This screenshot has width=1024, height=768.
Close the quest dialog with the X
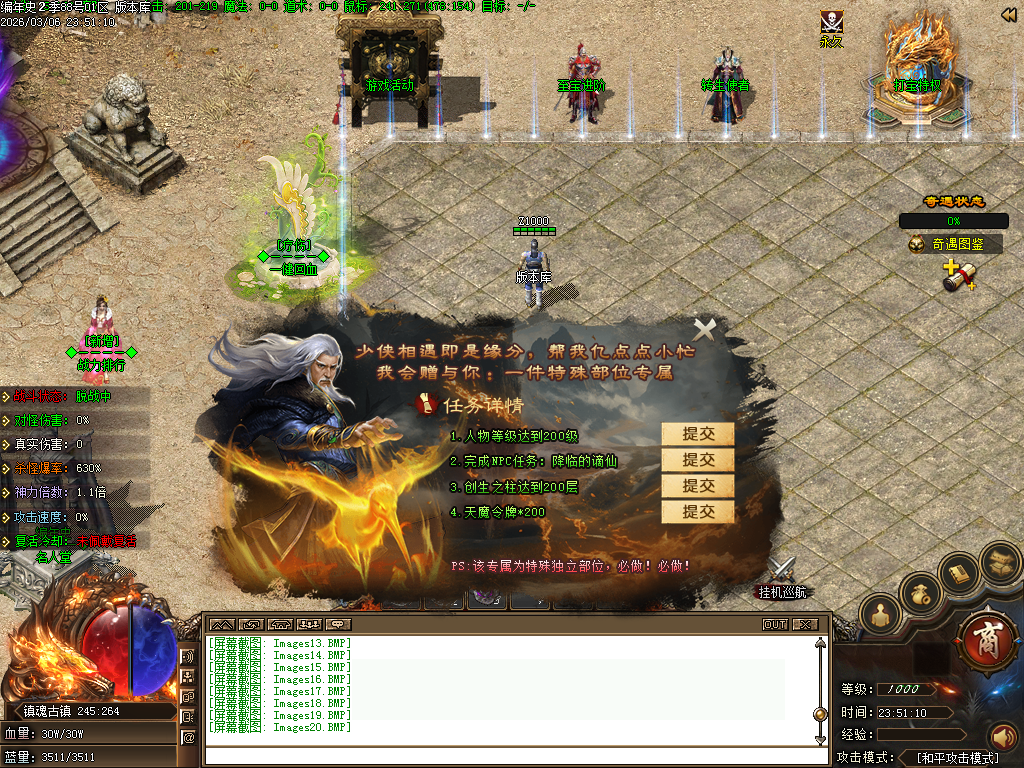point(705,328)
